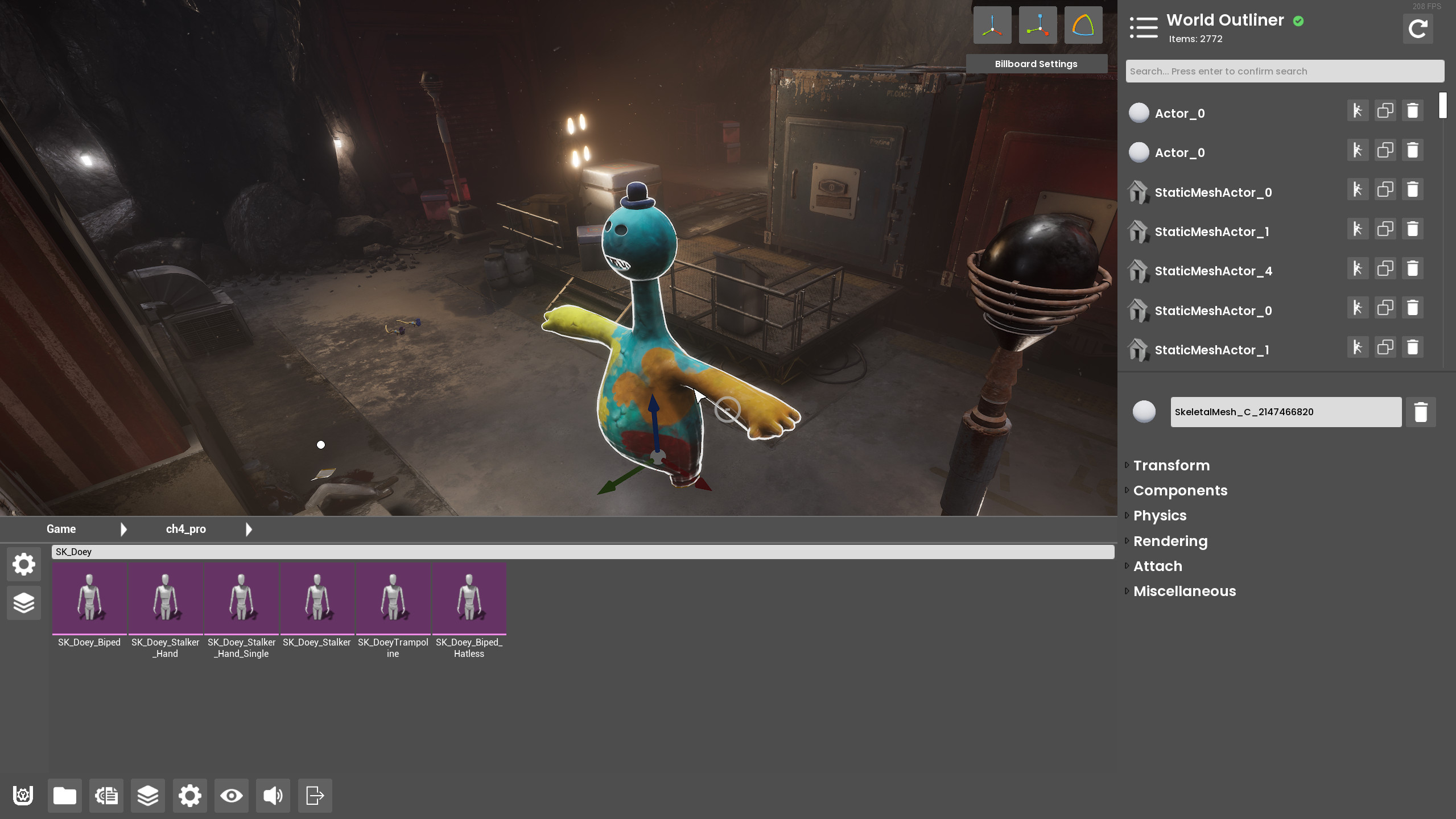
Task: Open the Game breadcrumb menu
Action: pyautogui.click(x=60, y=528)
